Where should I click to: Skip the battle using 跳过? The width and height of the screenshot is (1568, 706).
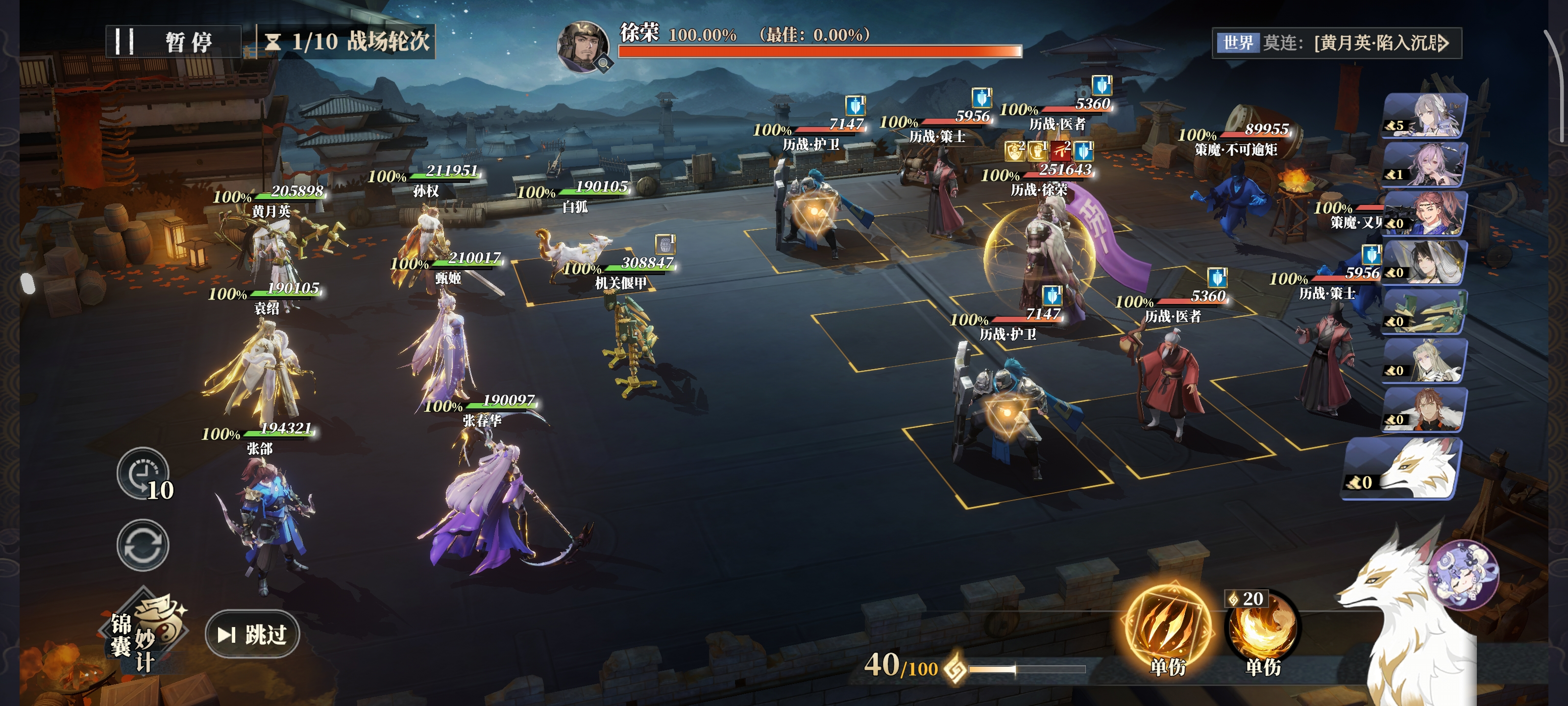253,634
